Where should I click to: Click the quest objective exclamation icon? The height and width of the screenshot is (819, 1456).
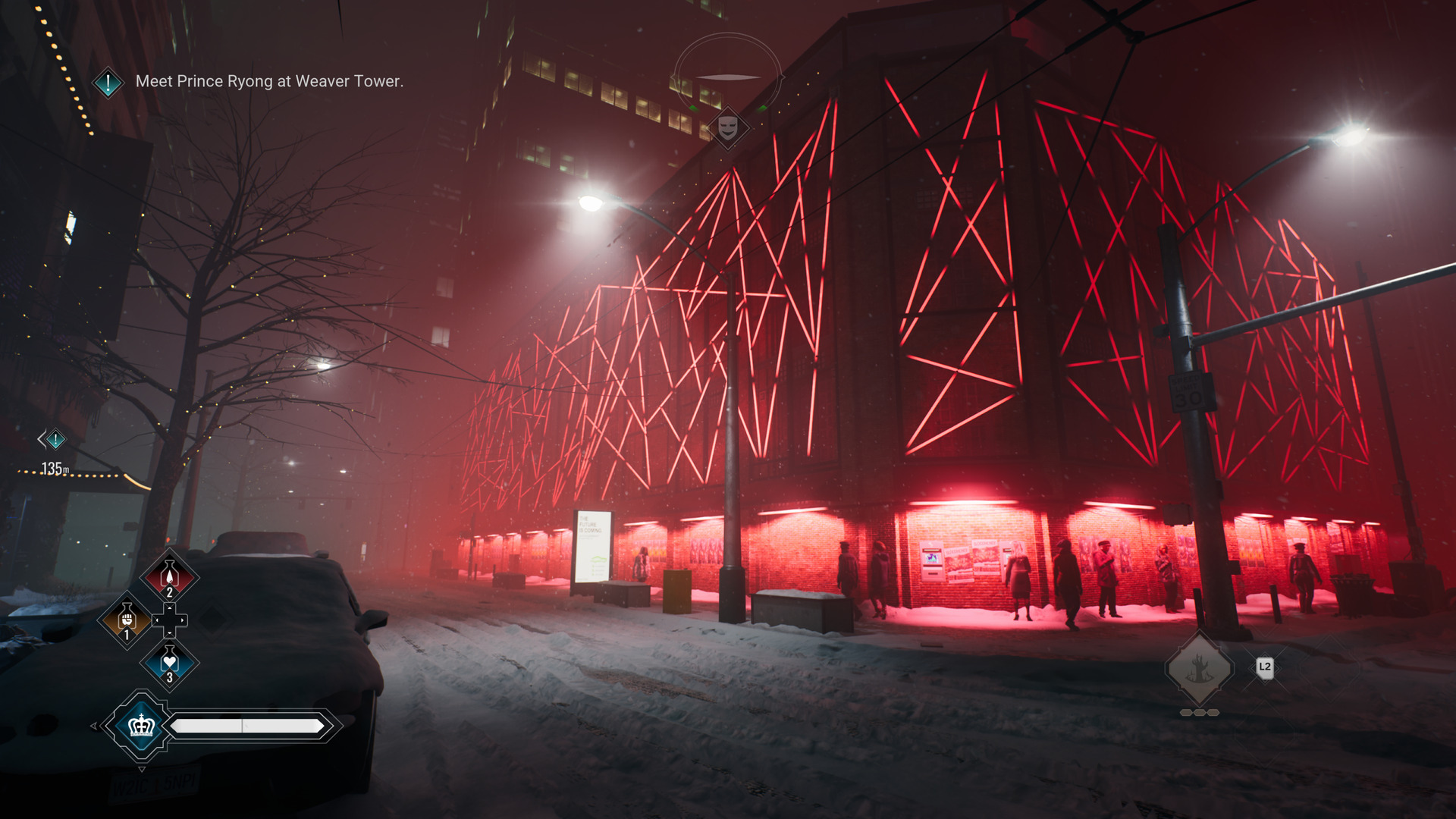click(x=108, y=82)
